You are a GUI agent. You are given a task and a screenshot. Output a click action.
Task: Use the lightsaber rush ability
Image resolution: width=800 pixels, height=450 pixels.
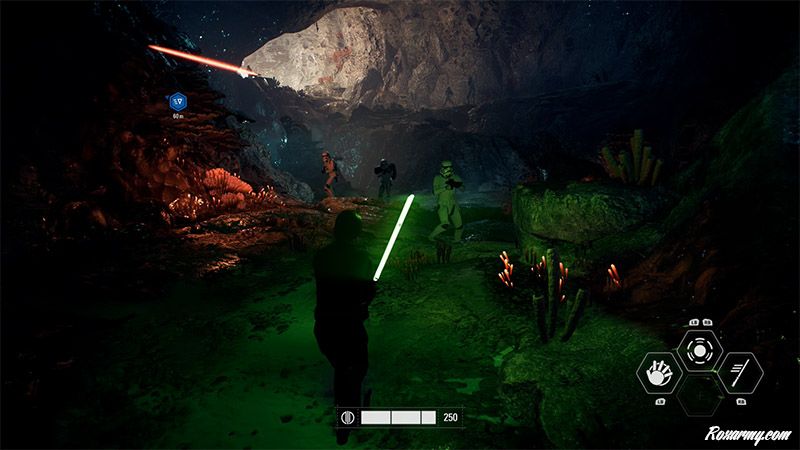(740, 373)
